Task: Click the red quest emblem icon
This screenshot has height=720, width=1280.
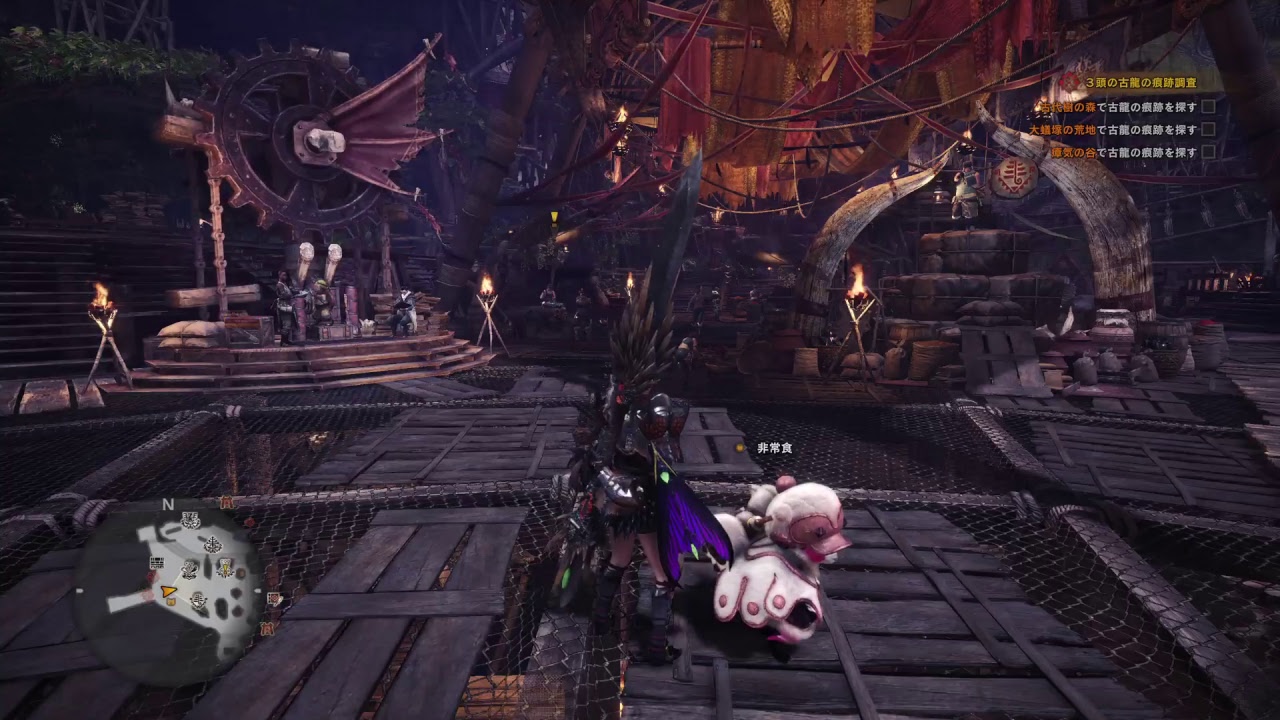Action: tap(1069, 83)
